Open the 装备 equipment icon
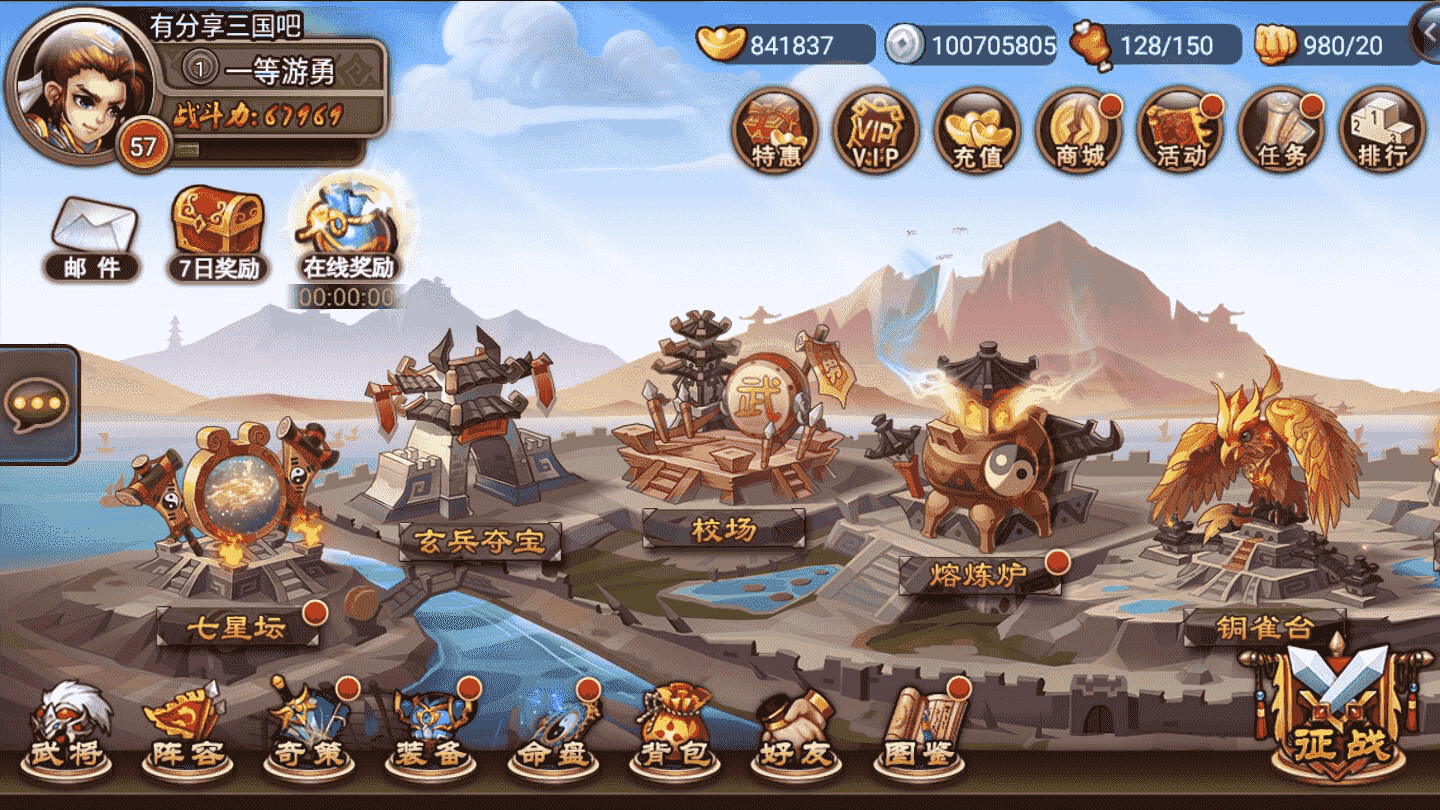This screenshot has height=810, width=1440. (430, 740)
